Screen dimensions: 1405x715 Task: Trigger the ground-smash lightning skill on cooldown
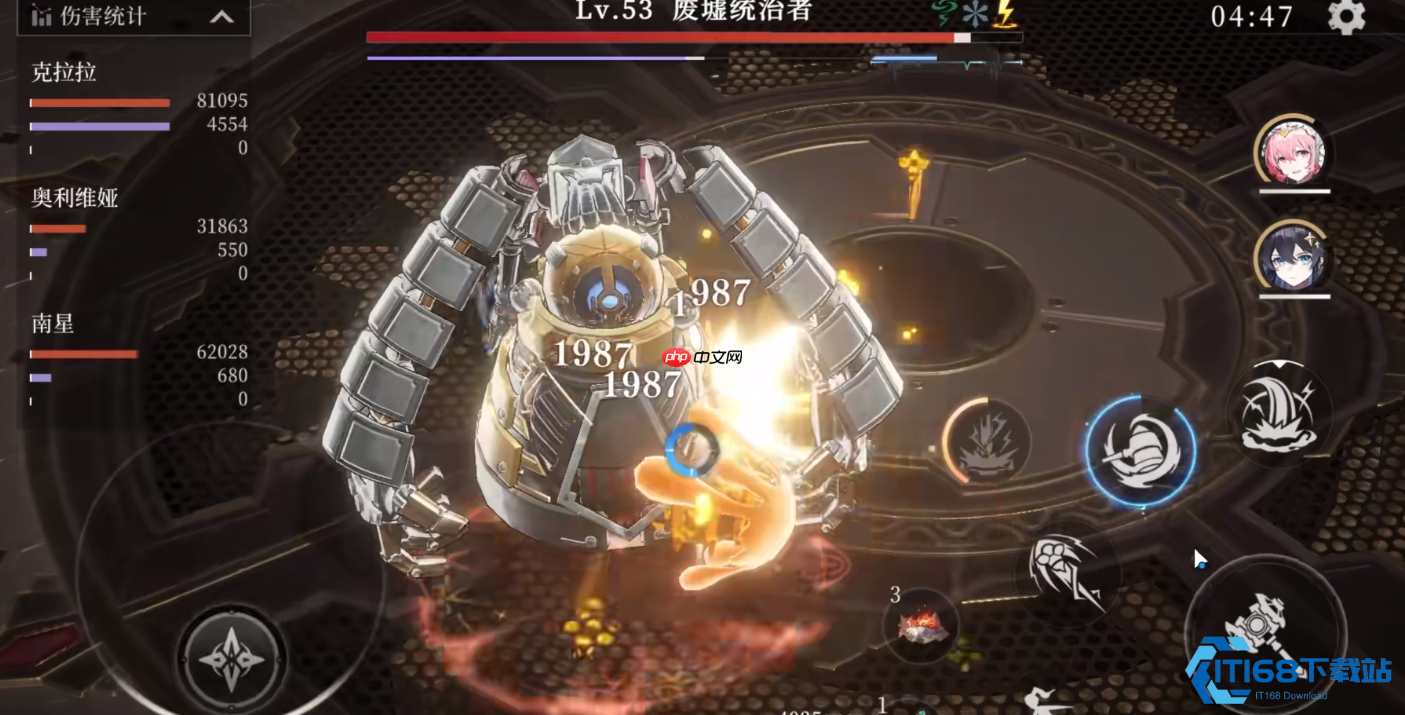(x=987, y=441)
